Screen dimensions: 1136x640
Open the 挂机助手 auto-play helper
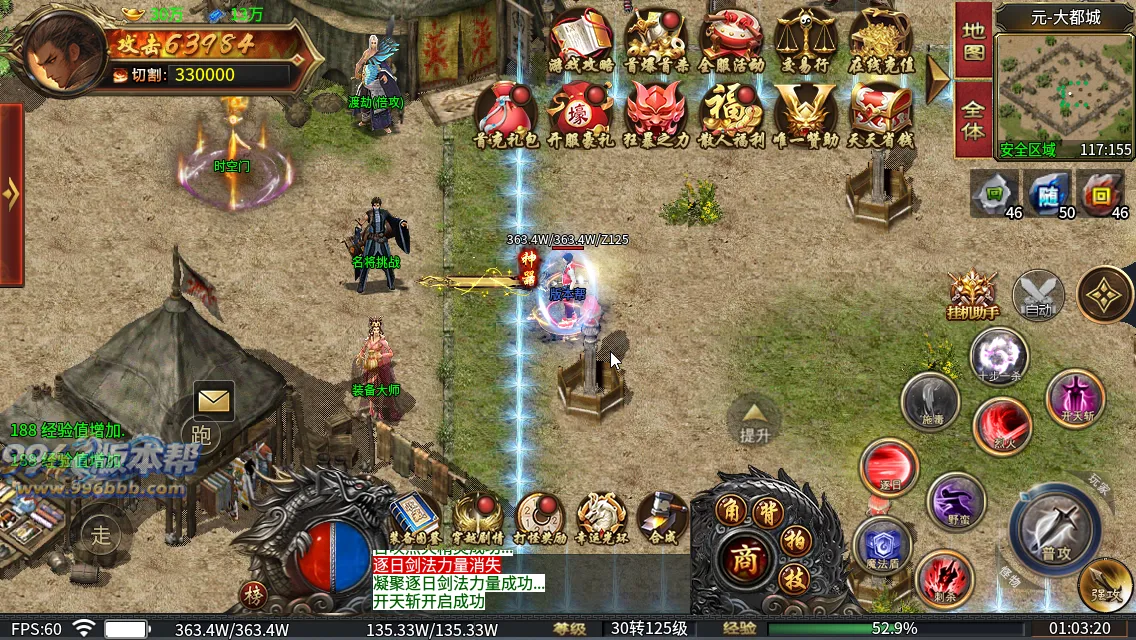coord(972,294)
